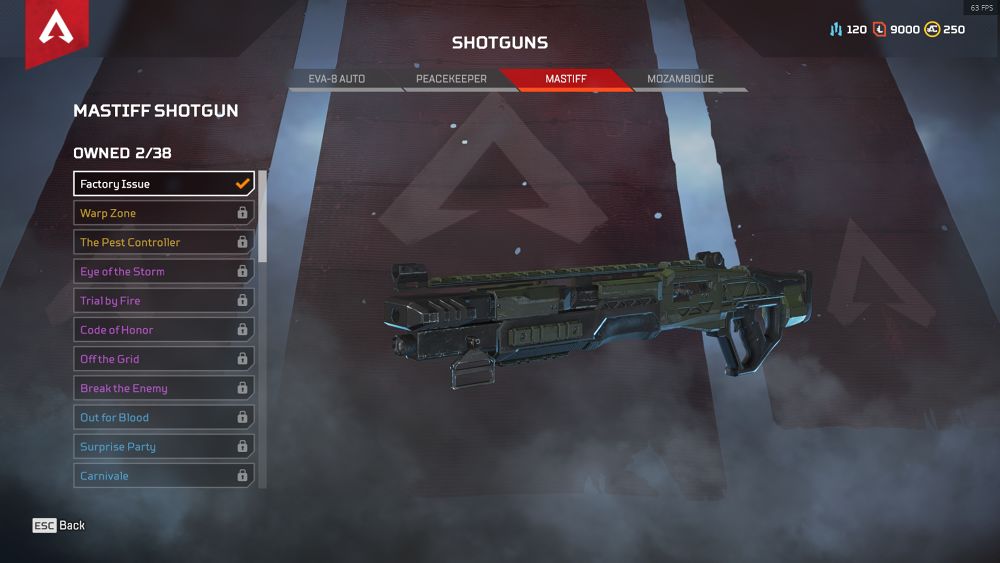Choose the Warp Zone skin
The width and height of the screenshot is (1000, 563).
click(164, 213)
